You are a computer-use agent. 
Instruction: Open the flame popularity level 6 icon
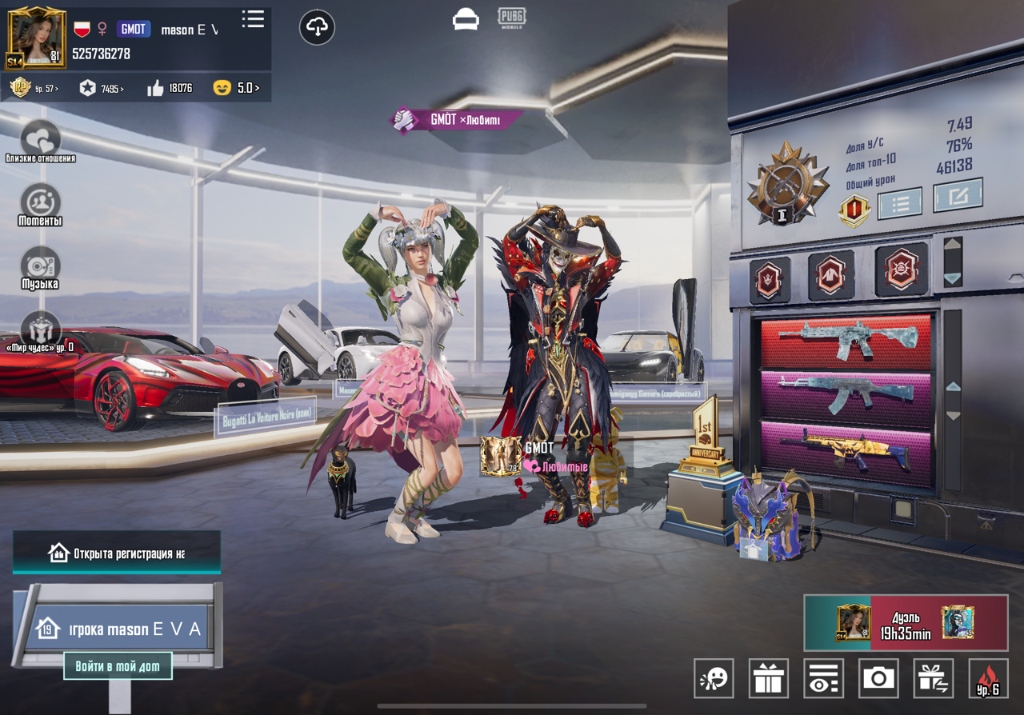[988, 678]
